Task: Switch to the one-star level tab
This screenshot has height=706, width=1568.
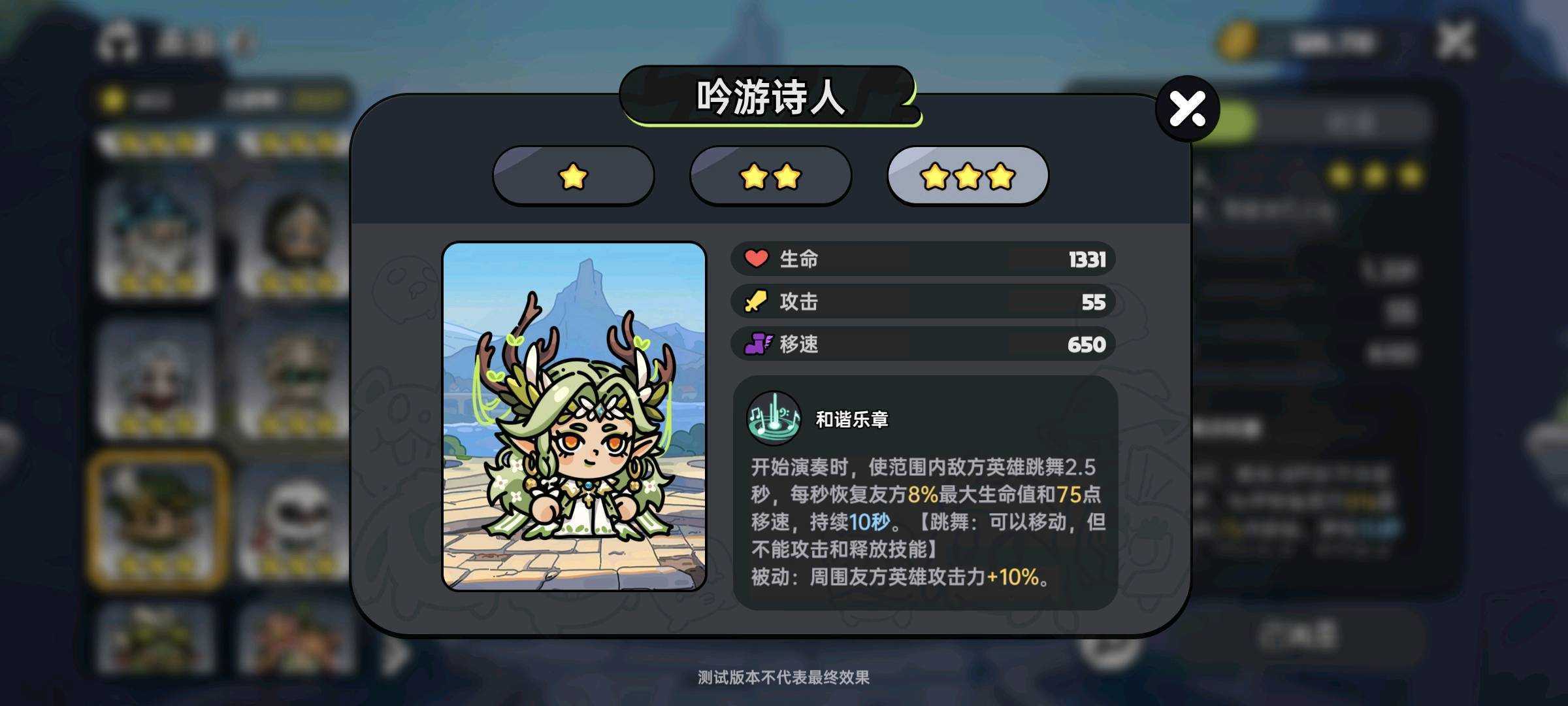Action: click(x=573, y=176)
